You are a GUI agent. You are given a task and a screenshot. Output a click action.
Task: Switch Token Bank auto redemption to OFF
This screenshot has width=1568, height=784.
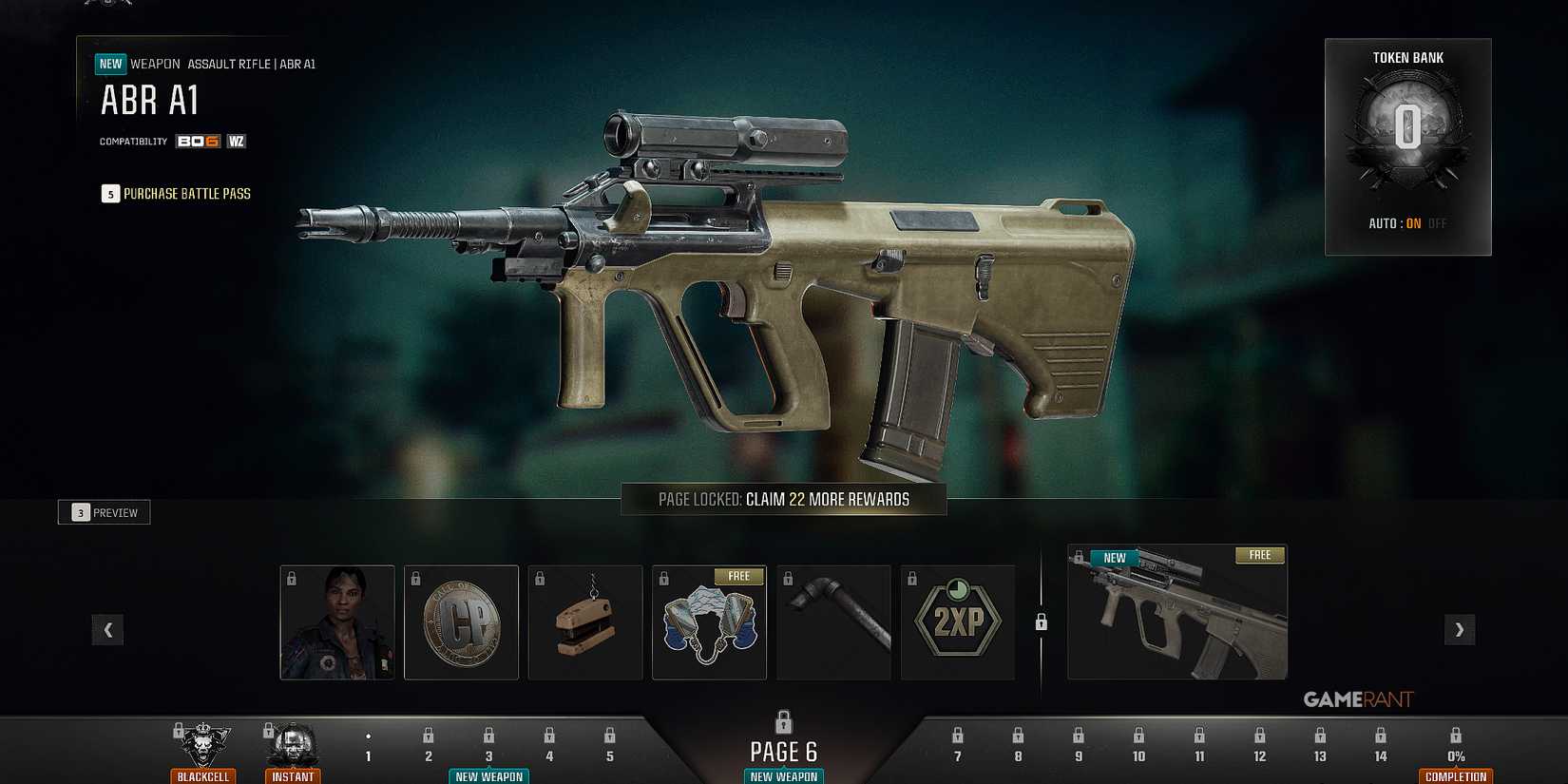1437,223
